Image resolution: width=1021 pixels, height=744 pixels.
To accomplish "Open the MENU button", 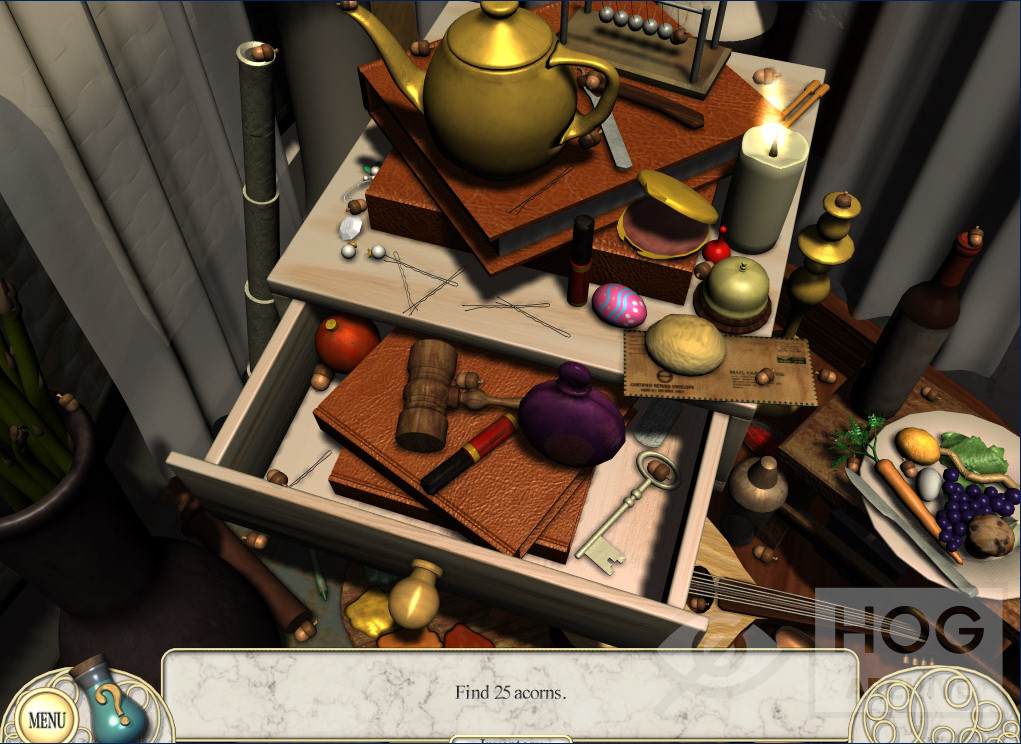I will 45,718.
